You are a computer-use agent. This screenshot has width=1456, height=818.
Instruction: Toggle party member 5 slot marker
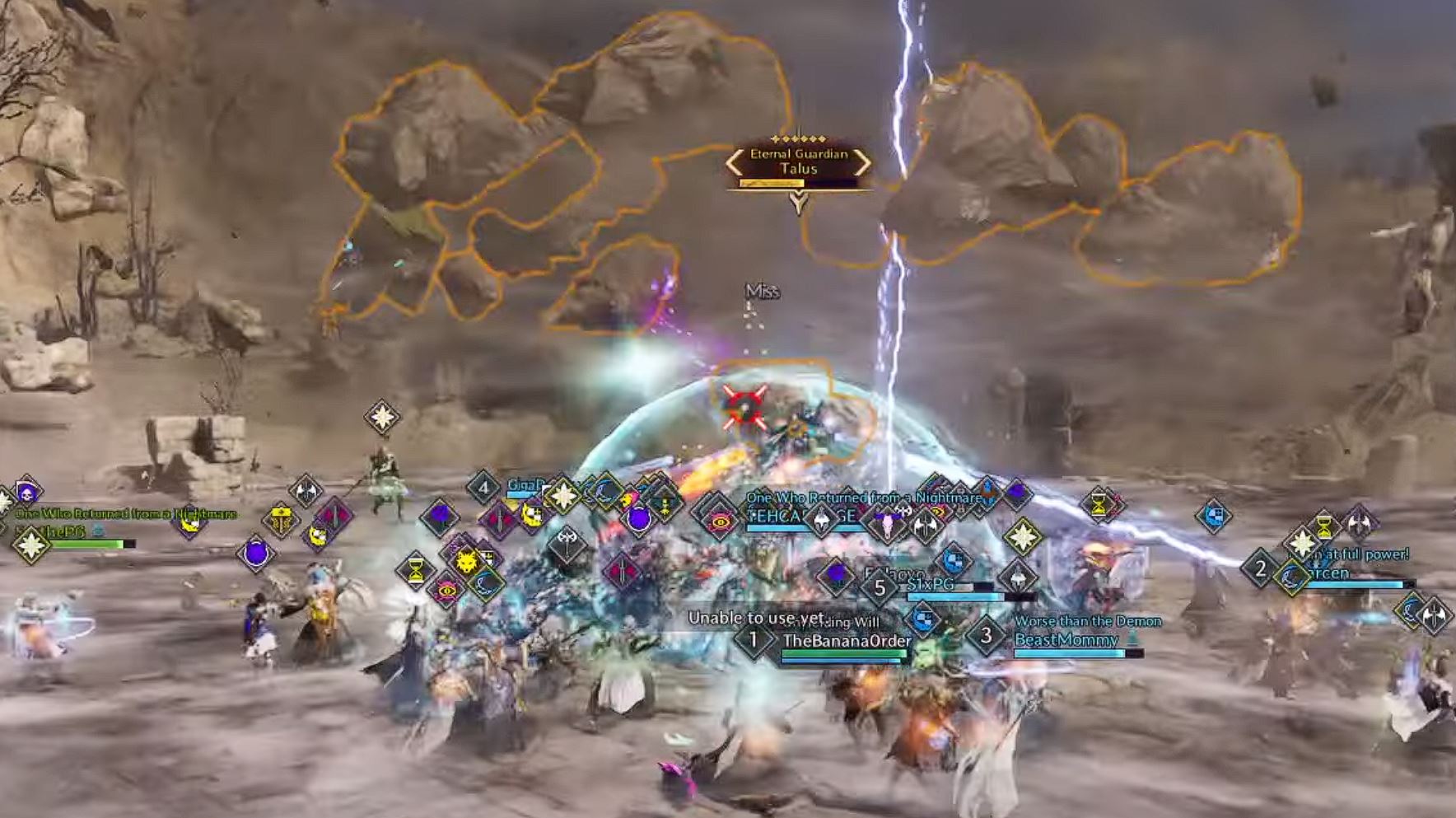880,587
